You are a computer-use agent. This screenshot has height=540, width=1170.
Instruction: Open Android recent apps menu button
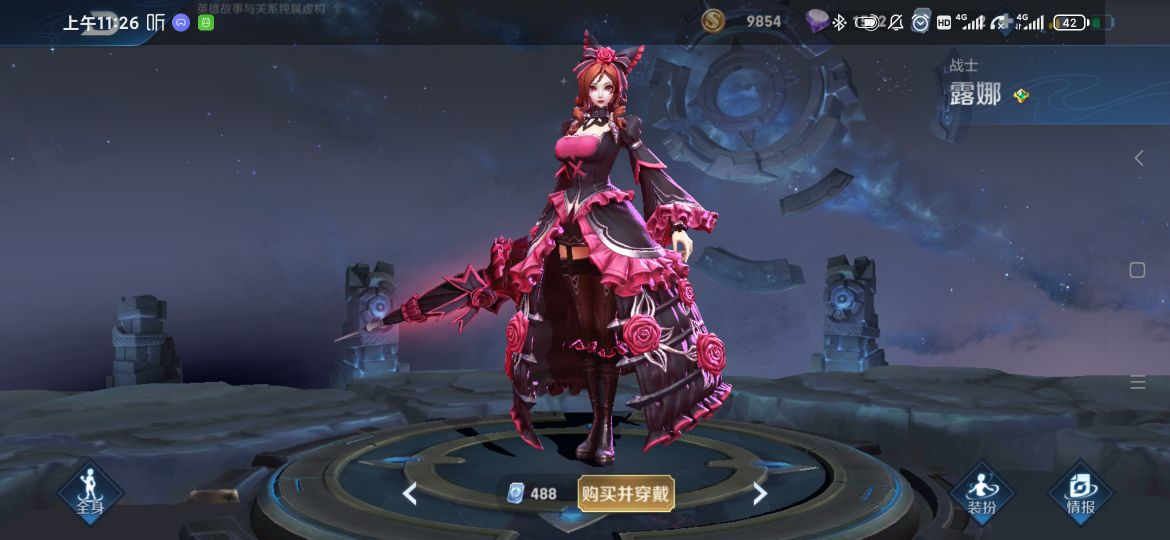1137,383
